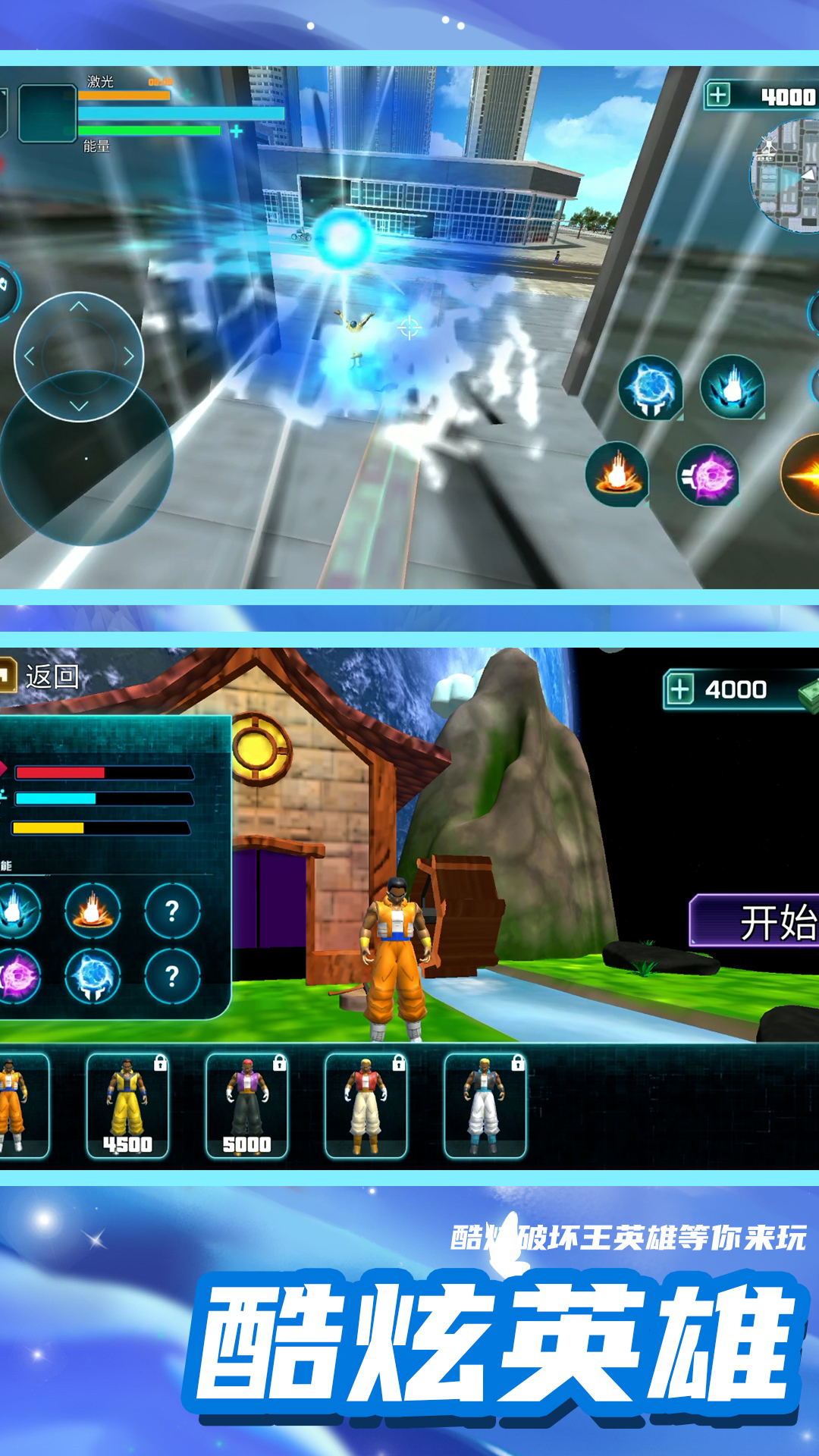
Task: Activate the blue energy orb skill
Action: tap(650, 388)
